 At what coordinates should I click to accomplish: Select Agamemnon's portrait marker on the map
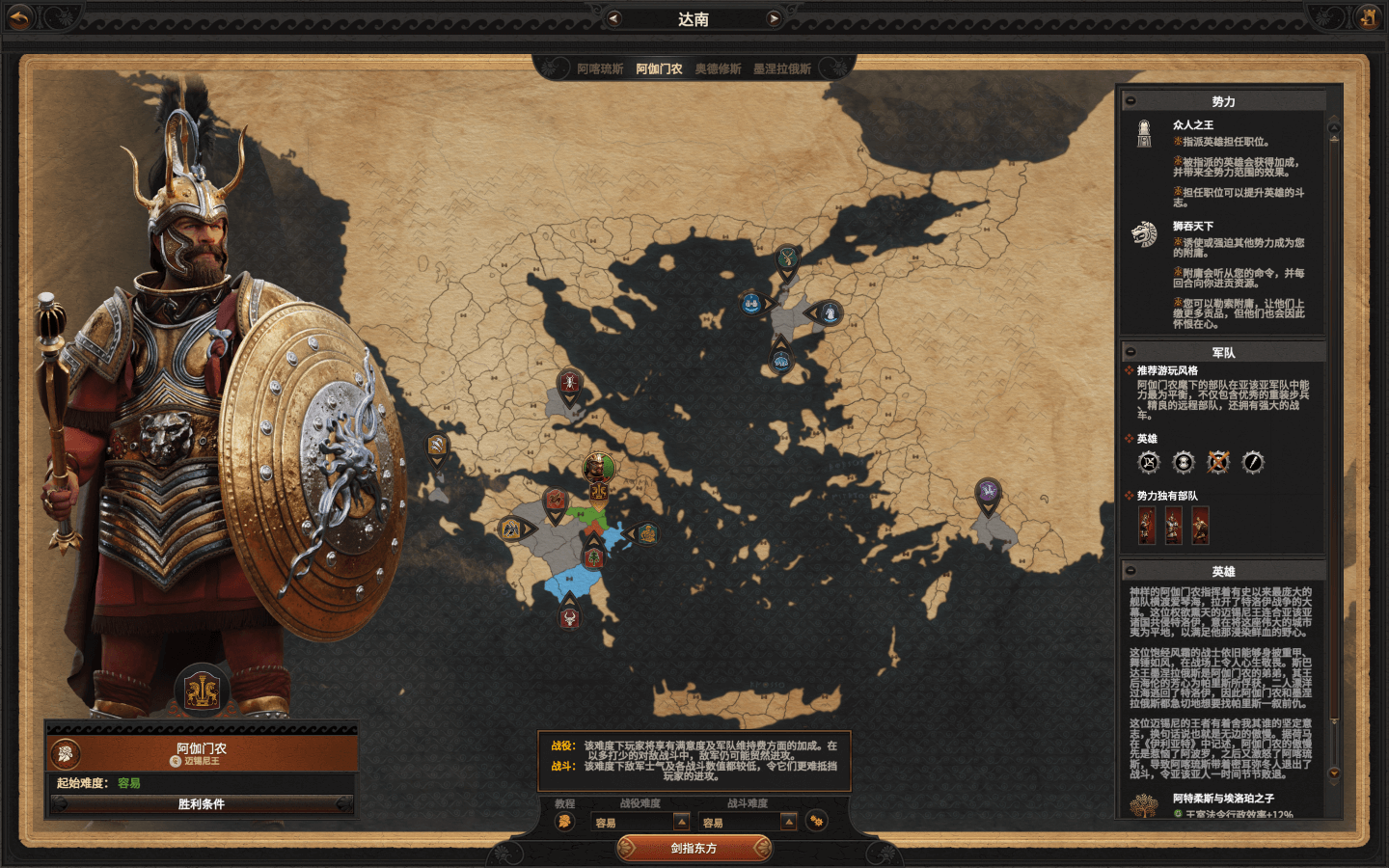point(598,470)
